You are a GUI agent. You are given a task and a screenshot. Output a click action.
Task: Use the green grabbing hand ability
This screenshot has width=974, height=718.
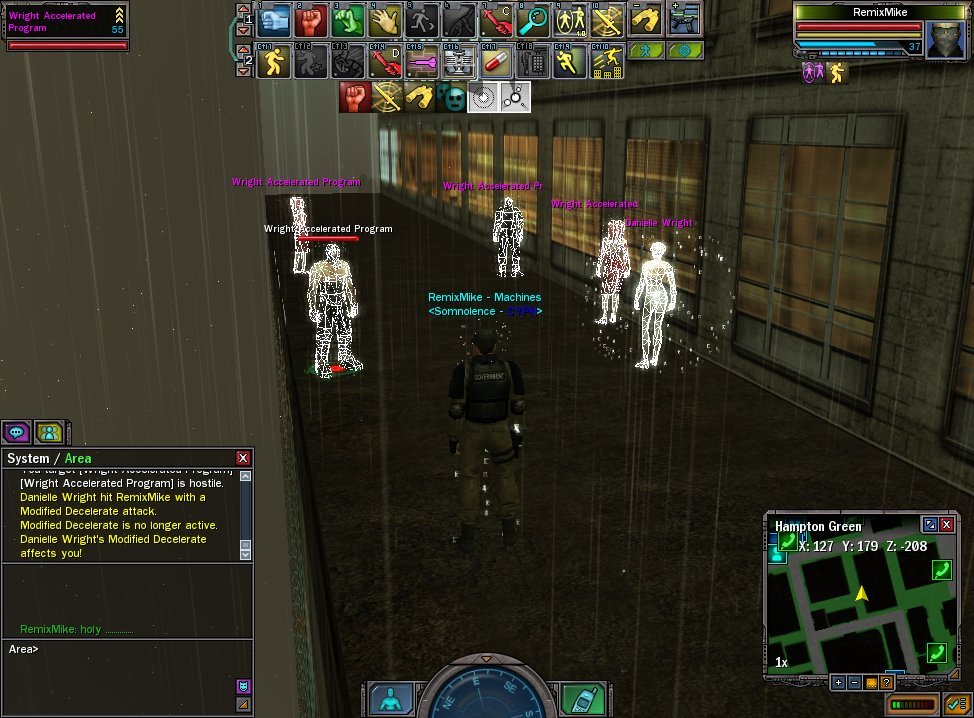coord(347,19)
